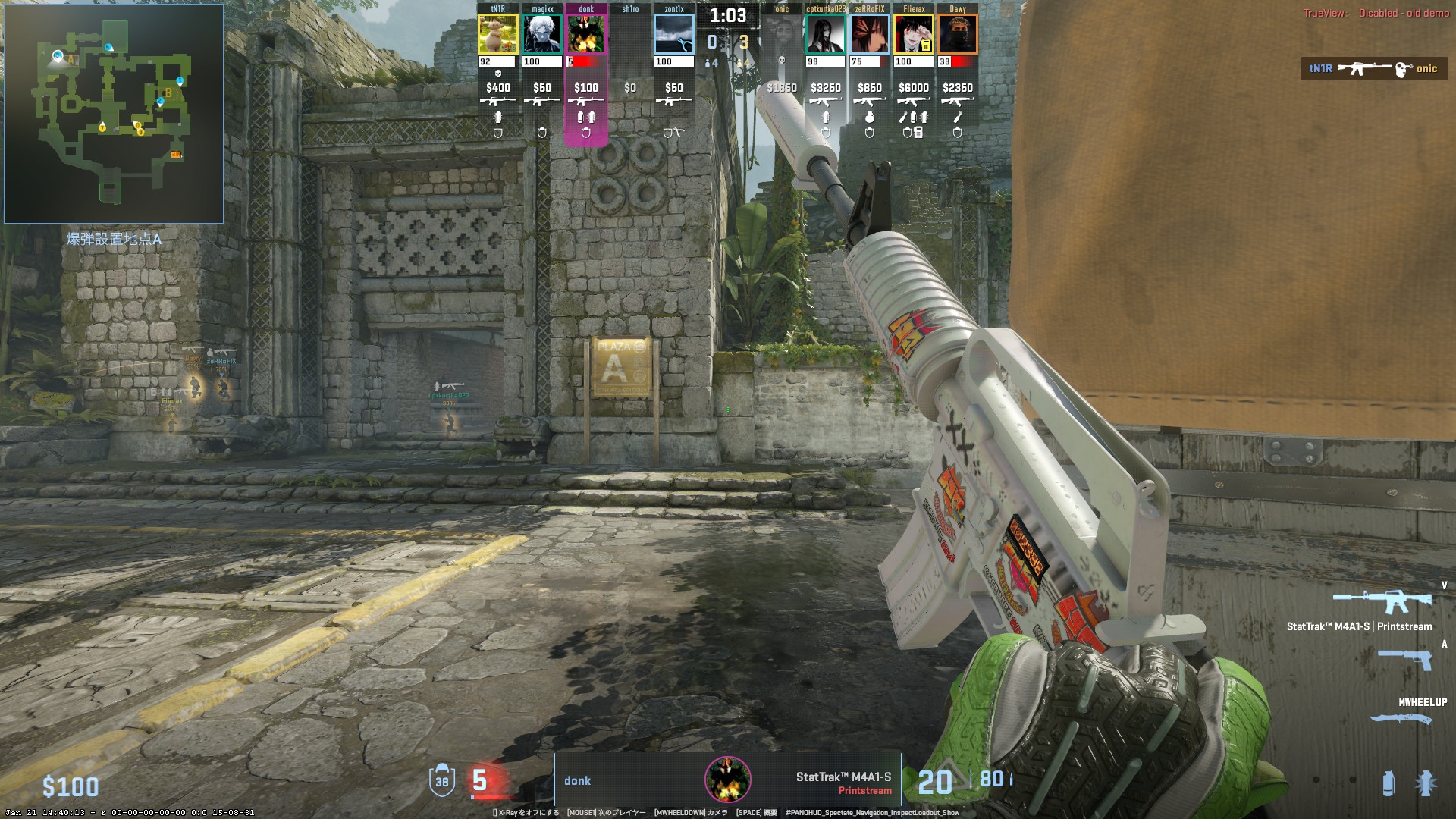Image resolution: width=1456 pixels, height=819 pixels.
Task: Click the armor shield icon
Action: pyautogui.click(x=442, y=781)
